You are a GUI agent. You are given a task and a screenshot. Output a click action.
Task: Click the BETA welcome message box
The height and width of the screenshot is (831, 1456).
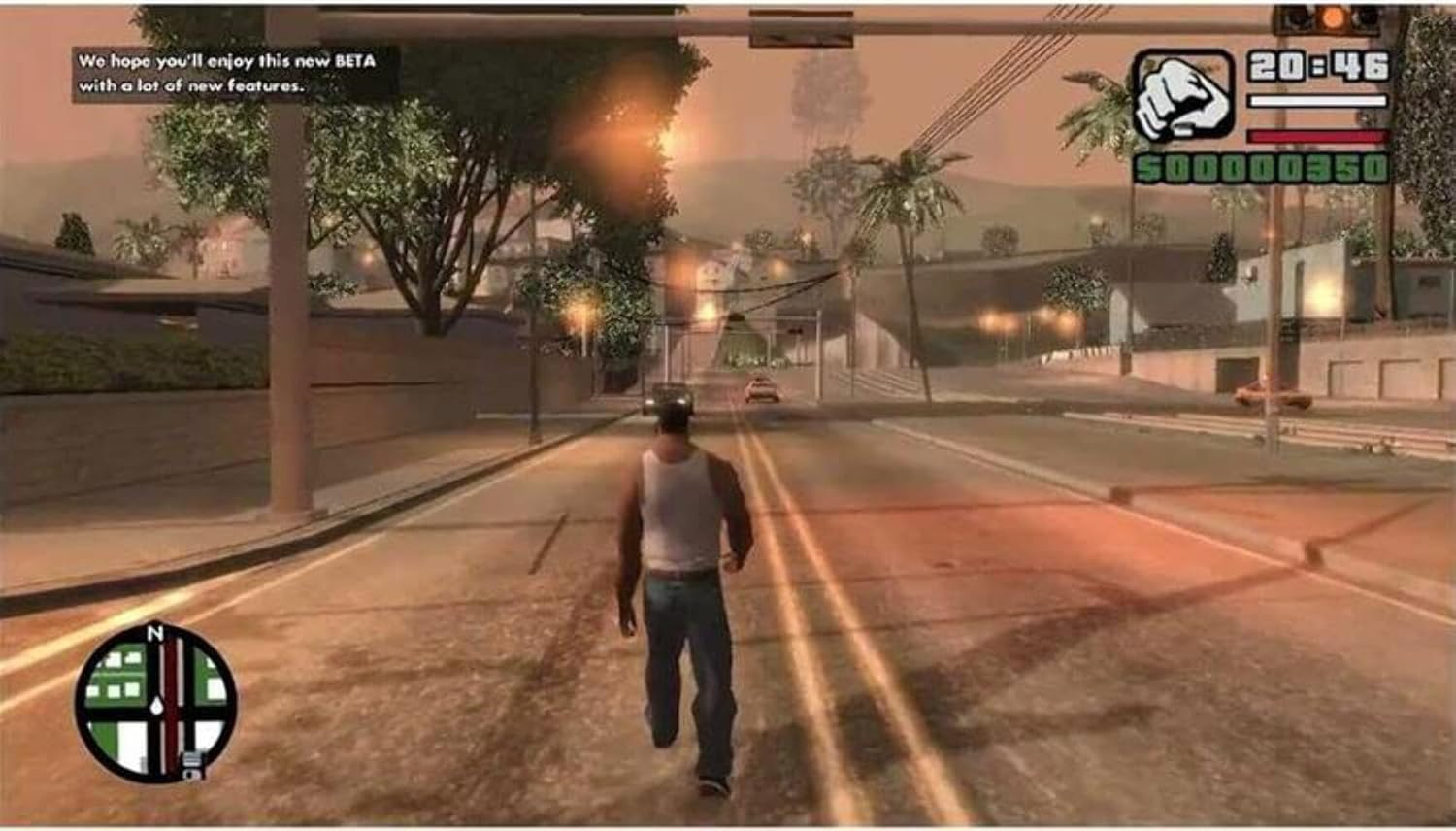235,73
